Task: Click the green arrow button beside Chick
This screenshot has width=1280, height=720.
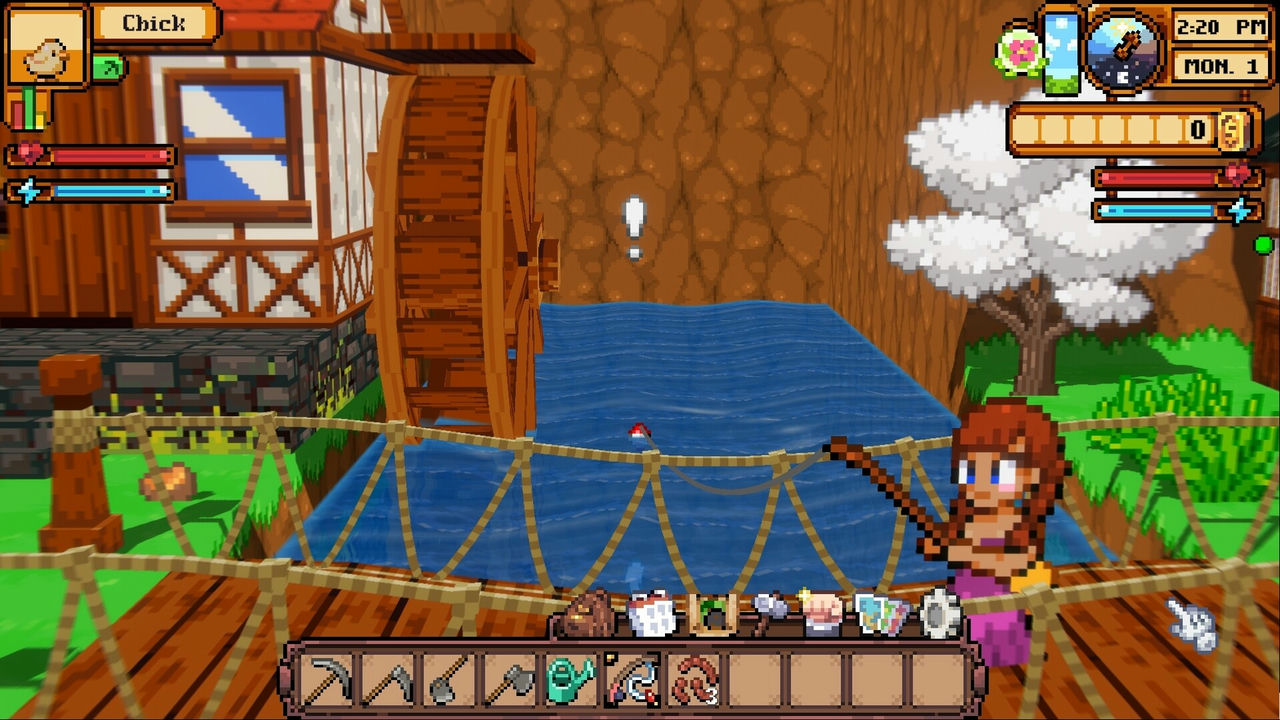Action: click(x=108, y=68)
